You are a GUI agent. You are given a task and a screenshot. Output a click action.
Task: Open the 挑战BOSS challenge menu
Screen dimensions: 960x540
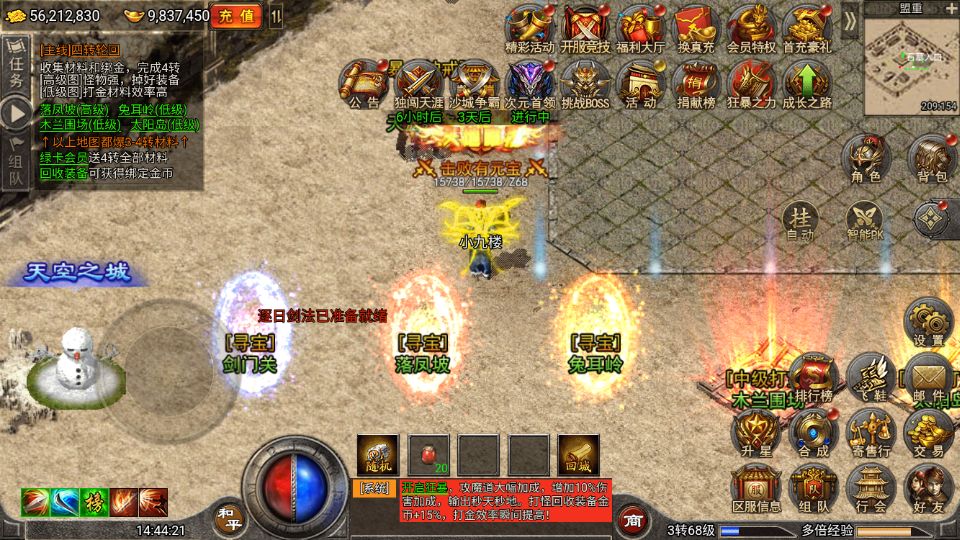[582, 82]
